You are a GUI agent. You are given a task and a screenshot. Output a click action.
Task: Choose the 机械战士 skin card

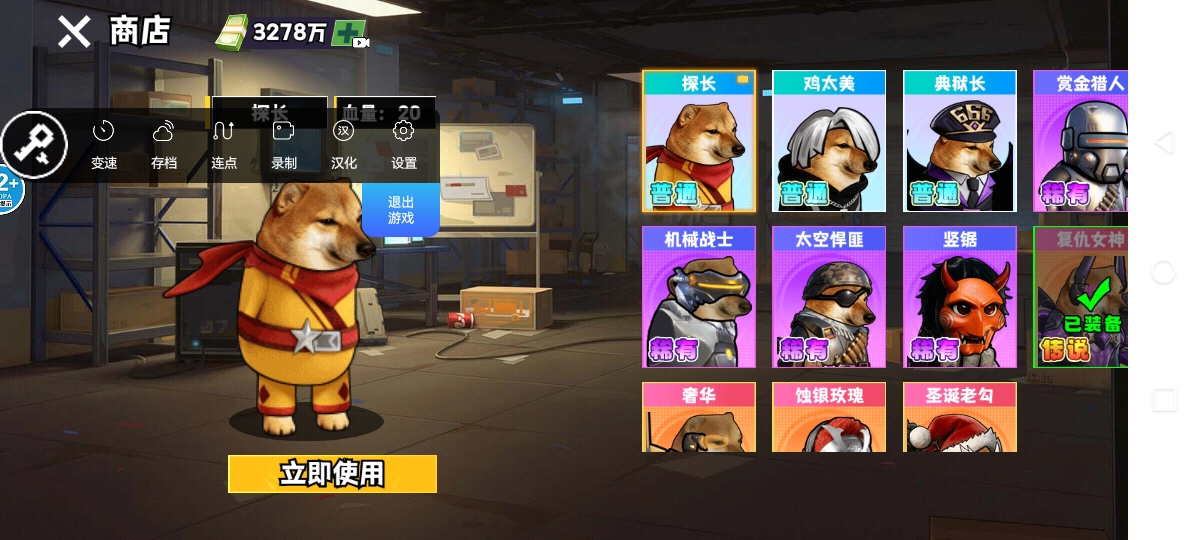coord(698,298)
